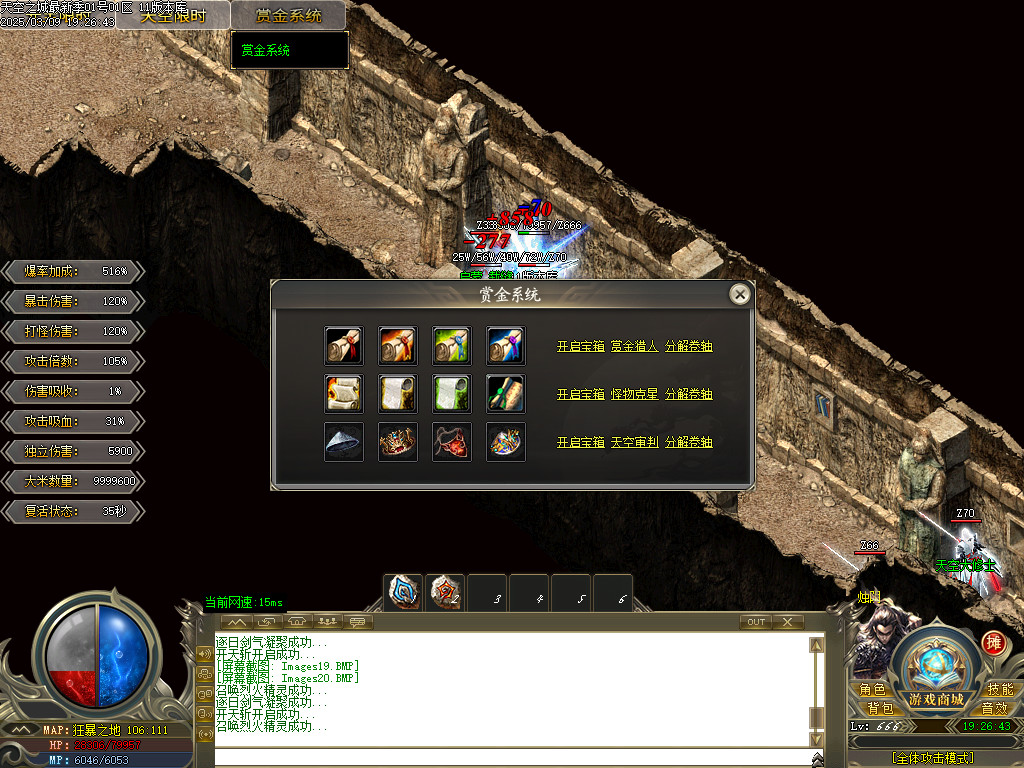This screenshot has height=768, width=1024.
Task: Click the OUT button above chat
Action: [756, 622]
